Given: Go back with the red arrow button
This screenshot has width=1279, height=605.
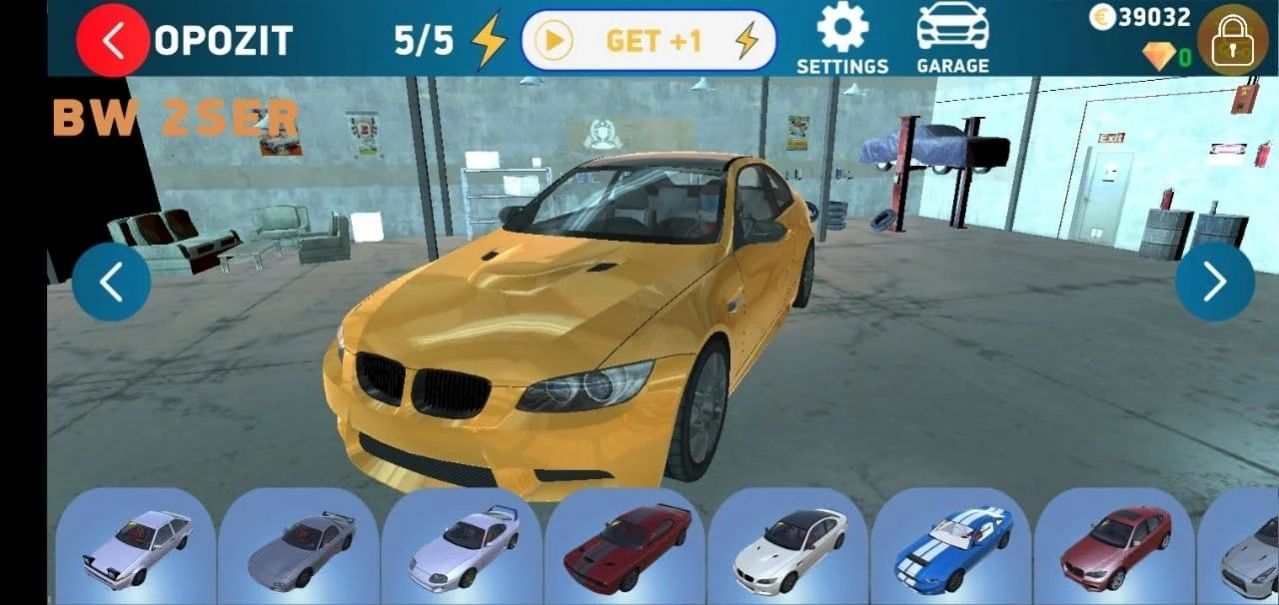Looking at the screenshot, I should [x=113, y=41].
